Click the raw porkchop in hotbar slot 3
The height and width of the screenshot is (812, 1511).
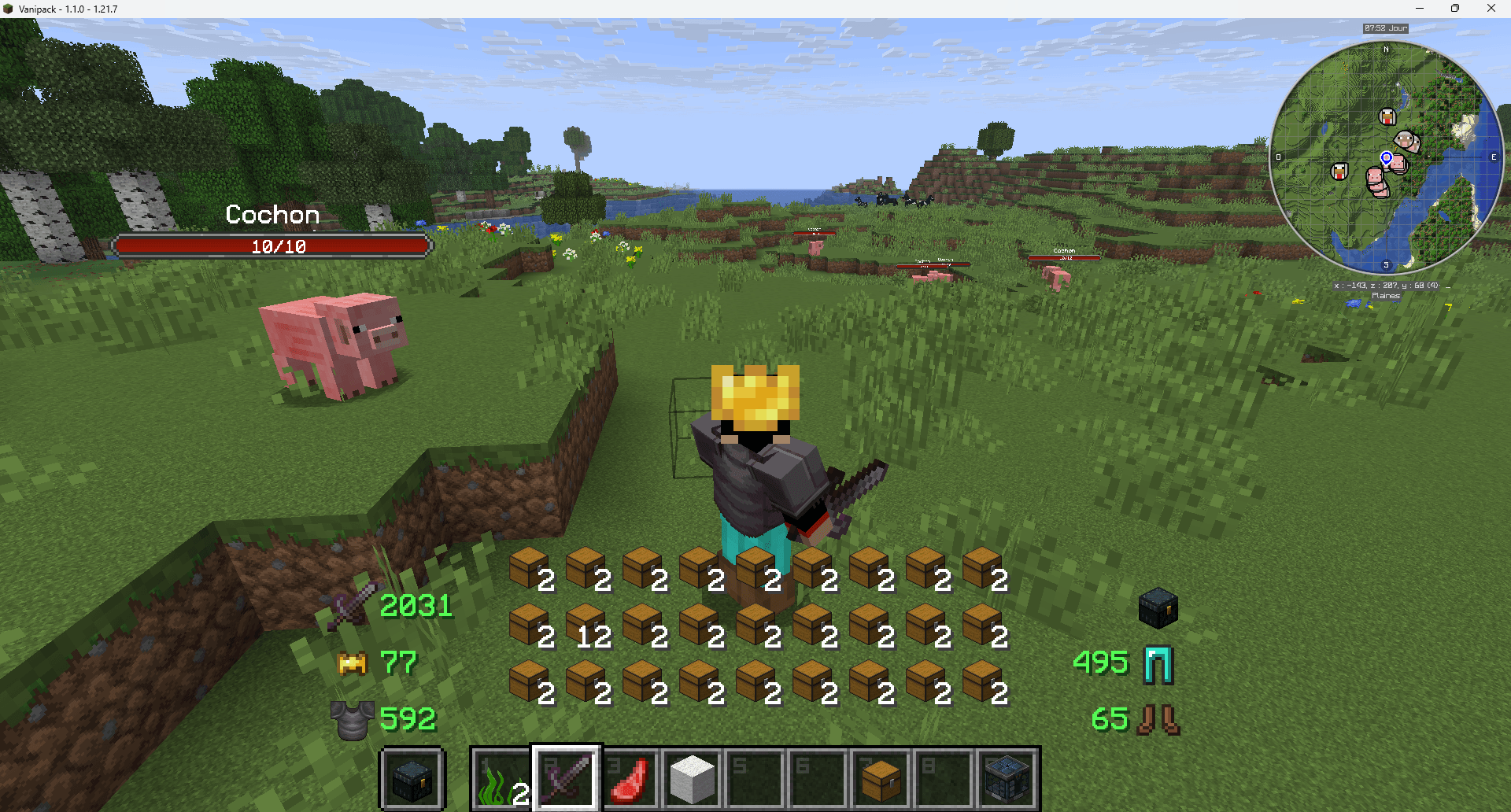pyautogui.click(x=630, y=779)
